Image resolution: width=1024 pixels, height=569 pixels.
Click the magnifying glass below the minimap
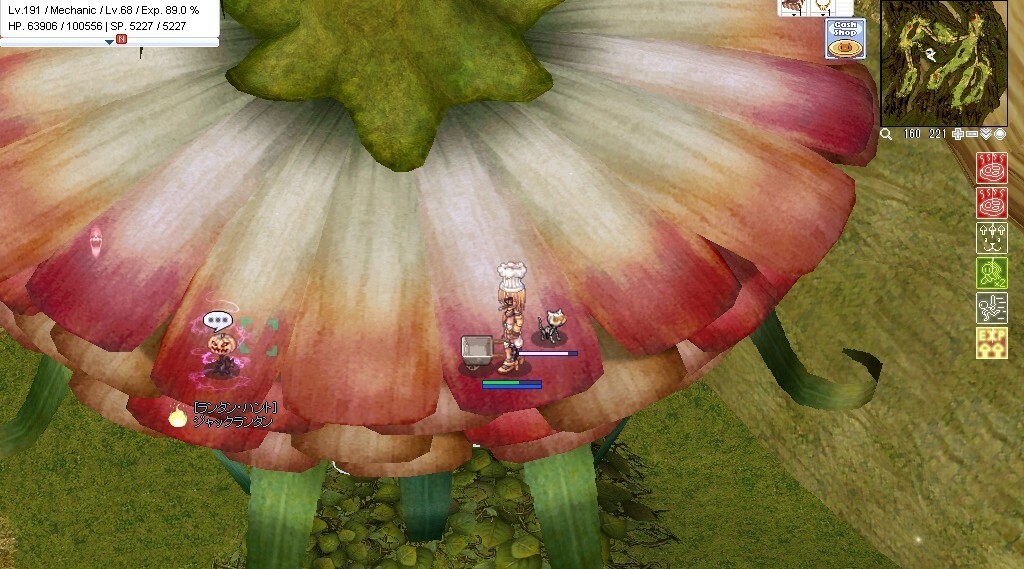[x=887, y=134]
